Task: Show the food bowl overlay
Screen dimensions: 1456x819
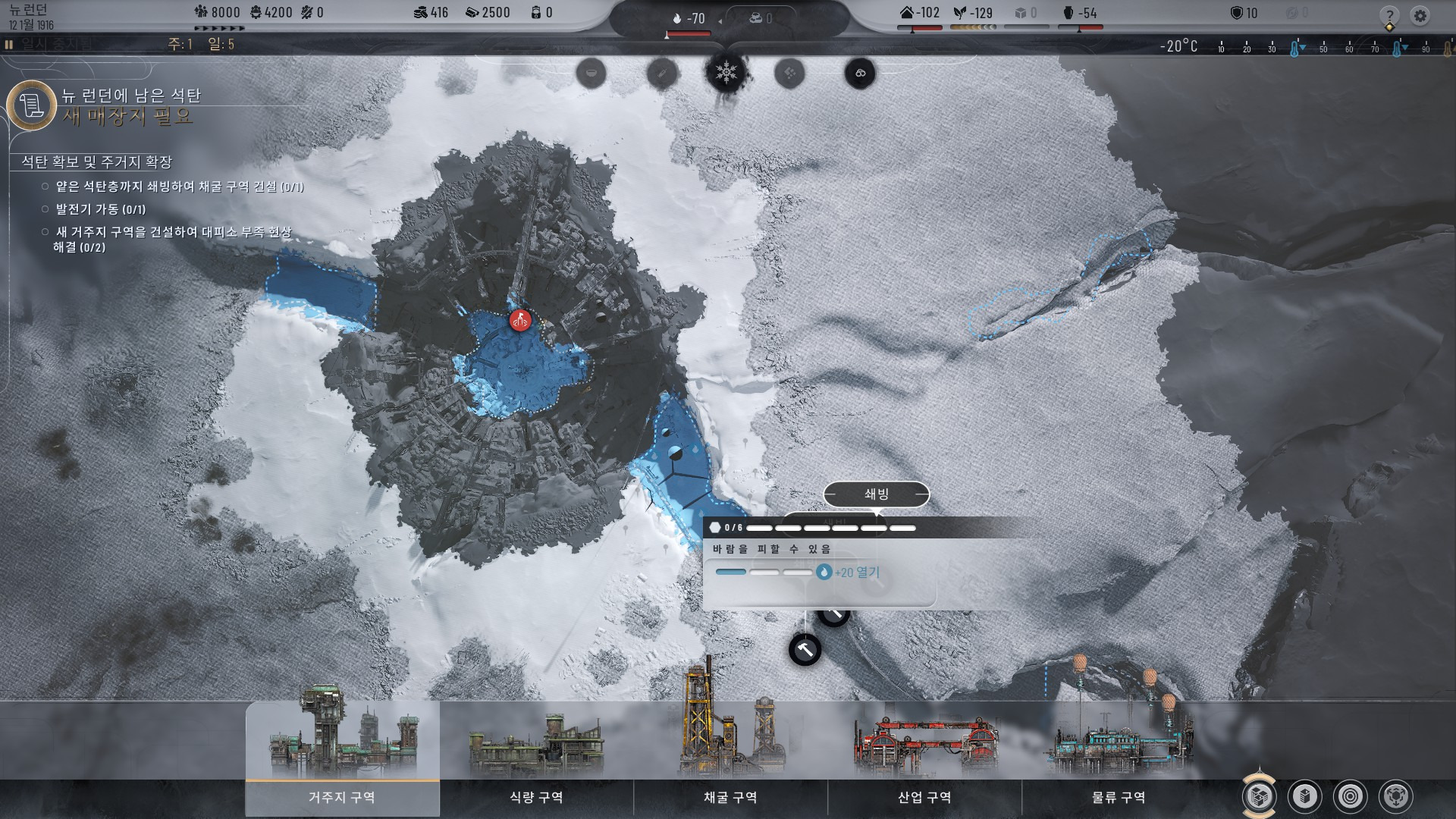Action: [x=591, y=74]
